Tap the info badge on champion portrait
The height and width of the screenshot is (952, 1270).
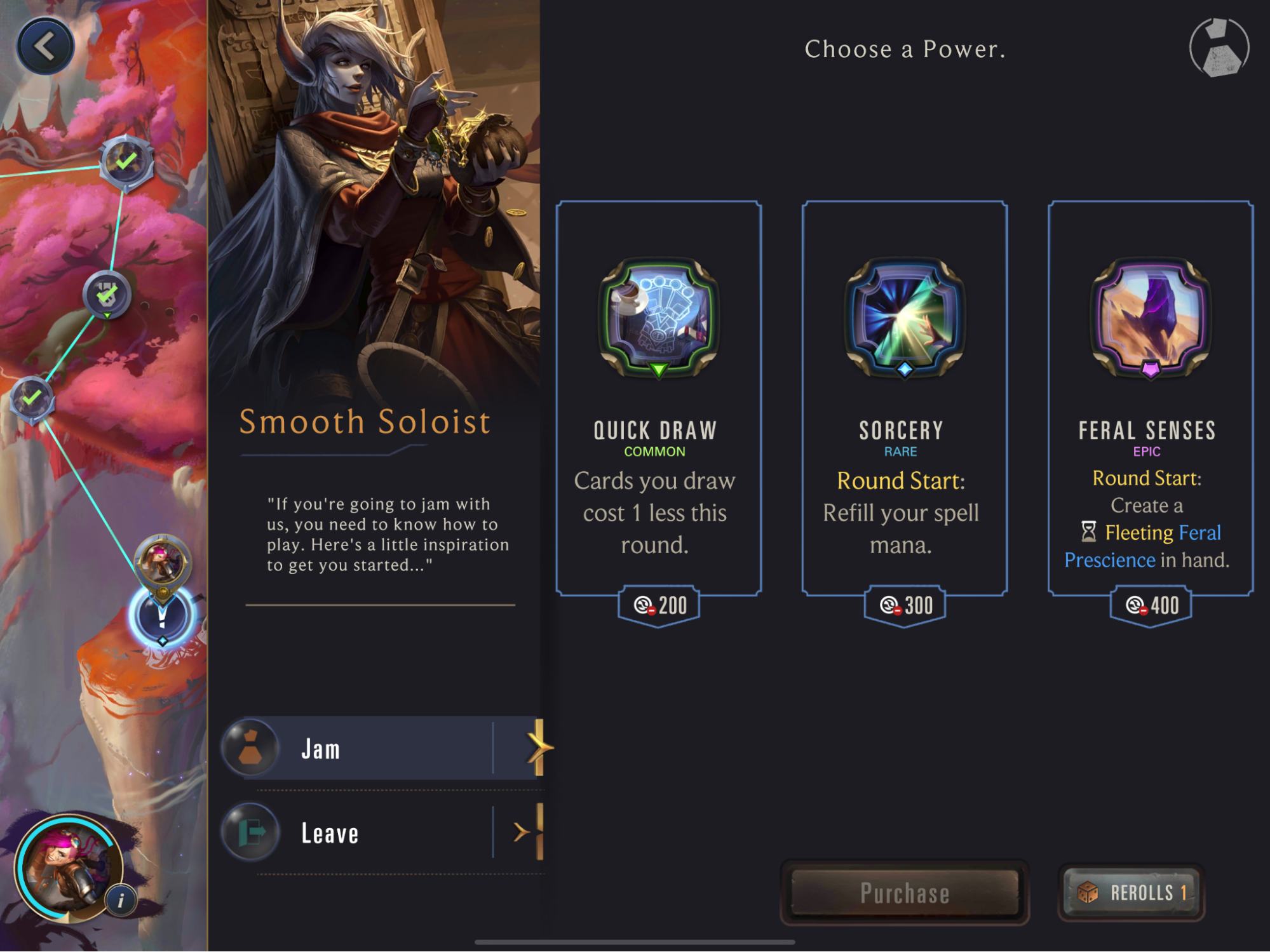click(x=121, y=900)
